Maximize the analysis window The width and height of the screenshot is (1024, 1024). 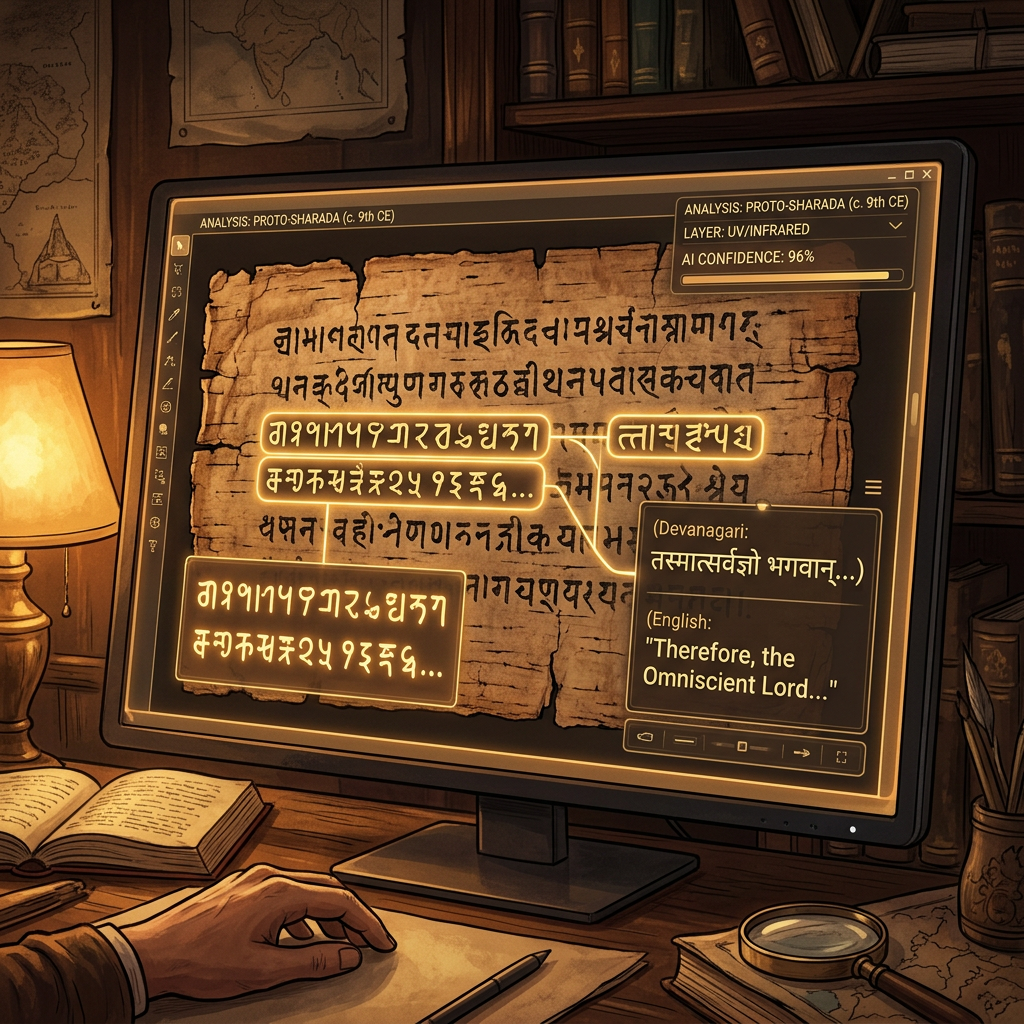[x=910, y=175]
